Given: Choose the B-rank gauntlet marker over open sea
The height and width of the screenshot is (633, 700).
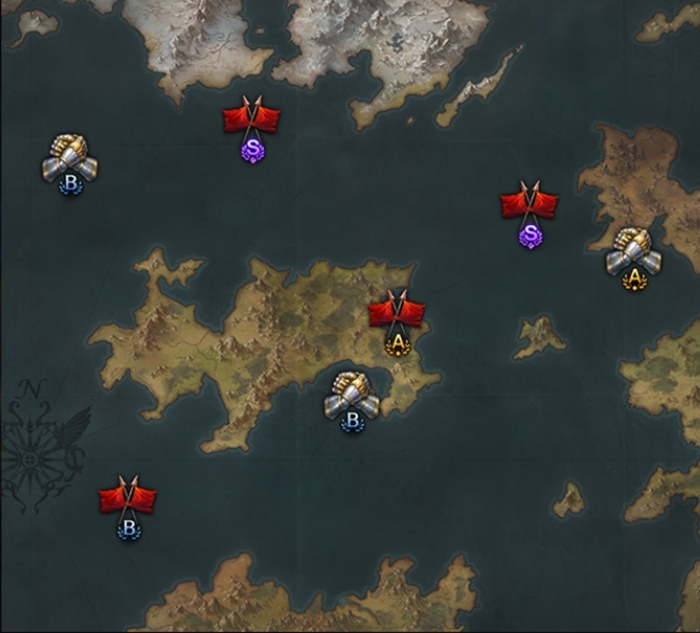Looking at the screenshot, I should (70, 162).
